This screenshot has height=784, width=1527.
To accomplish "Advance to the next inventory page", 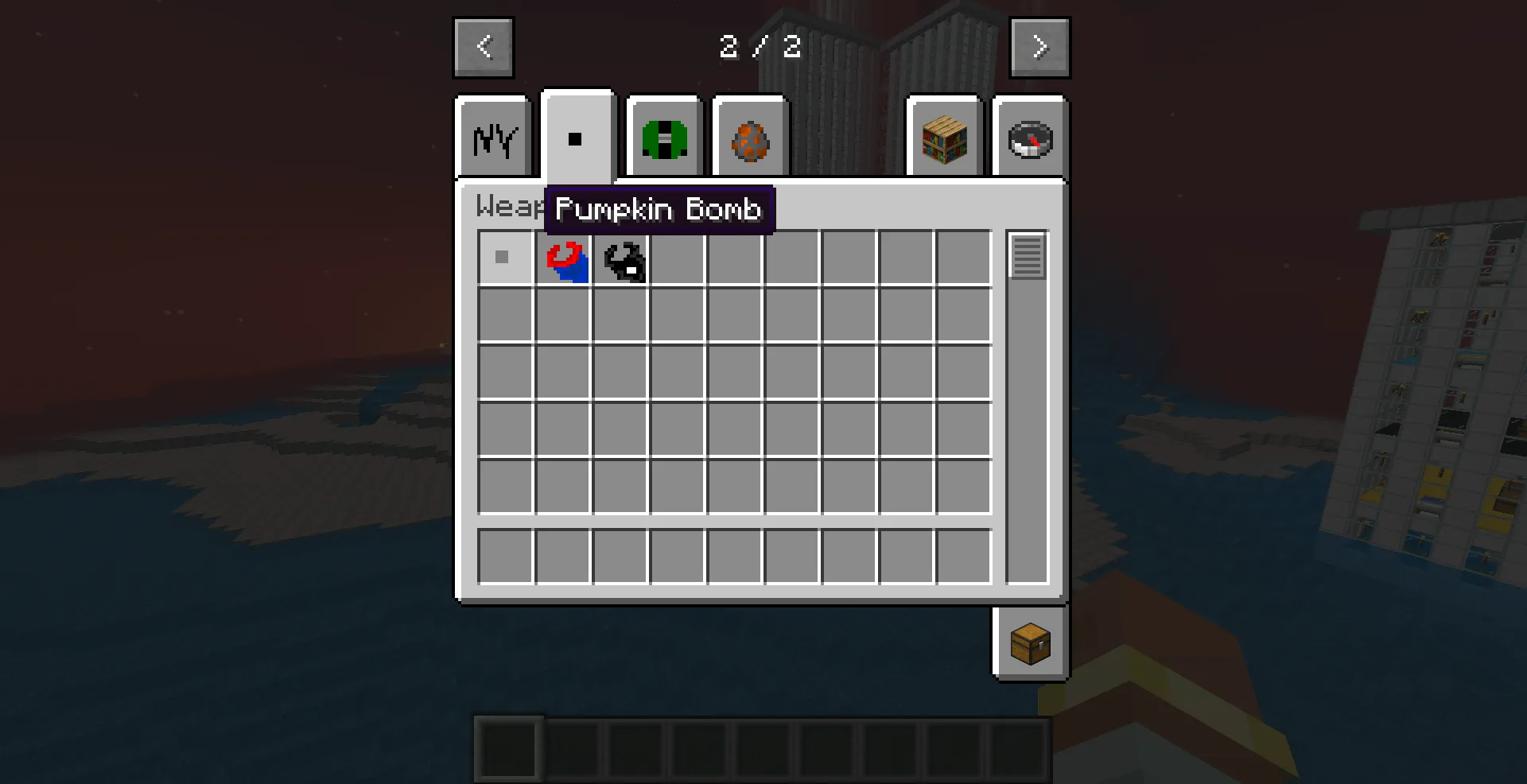I will click(1039, 47).
